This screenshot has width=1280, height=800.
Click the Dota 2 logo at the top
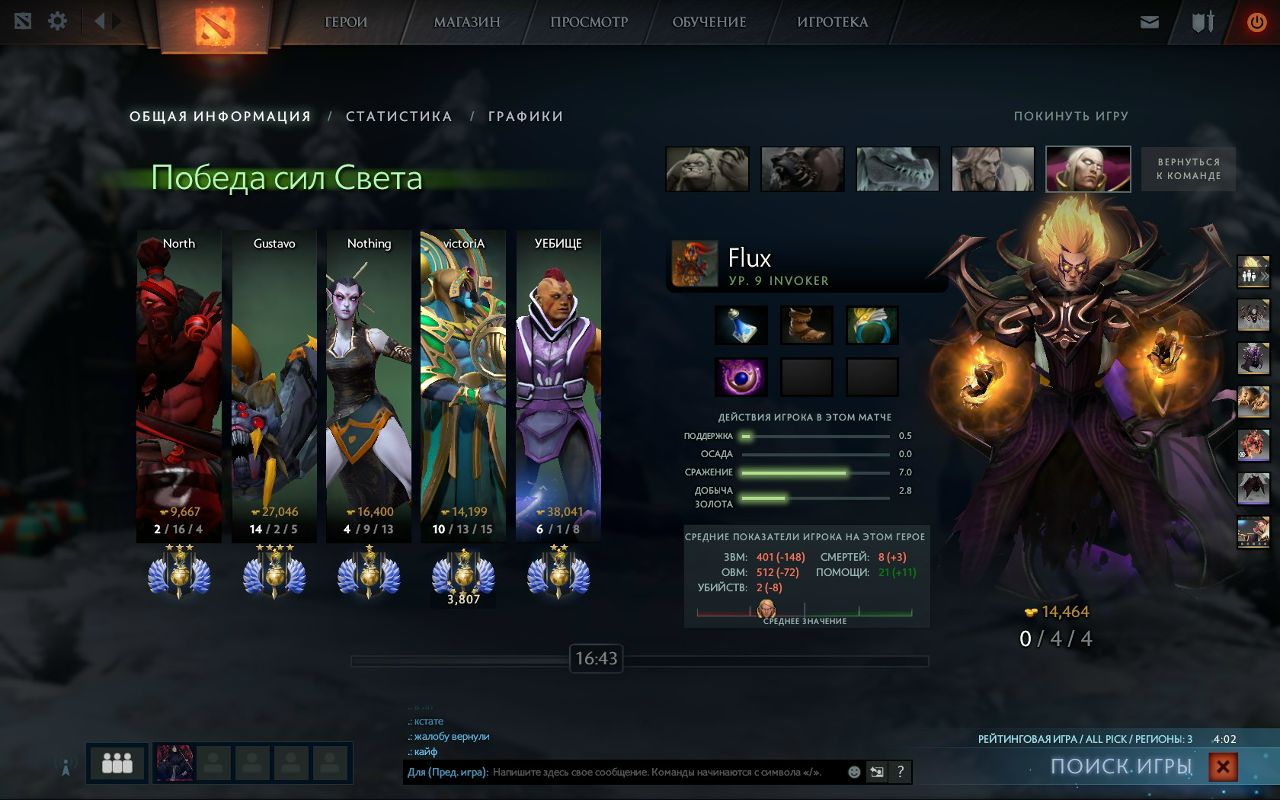pos(213,25)
